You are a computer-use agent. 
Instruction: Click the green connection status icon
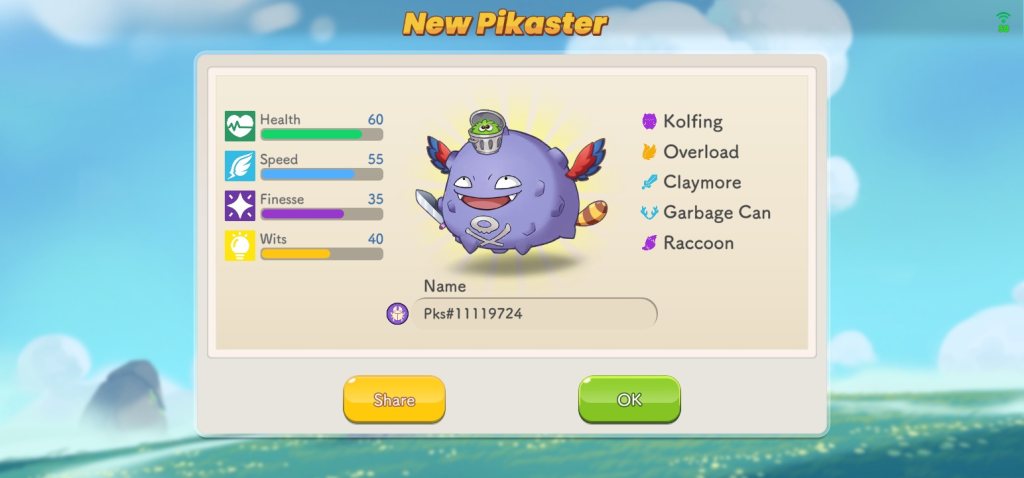1003,21
